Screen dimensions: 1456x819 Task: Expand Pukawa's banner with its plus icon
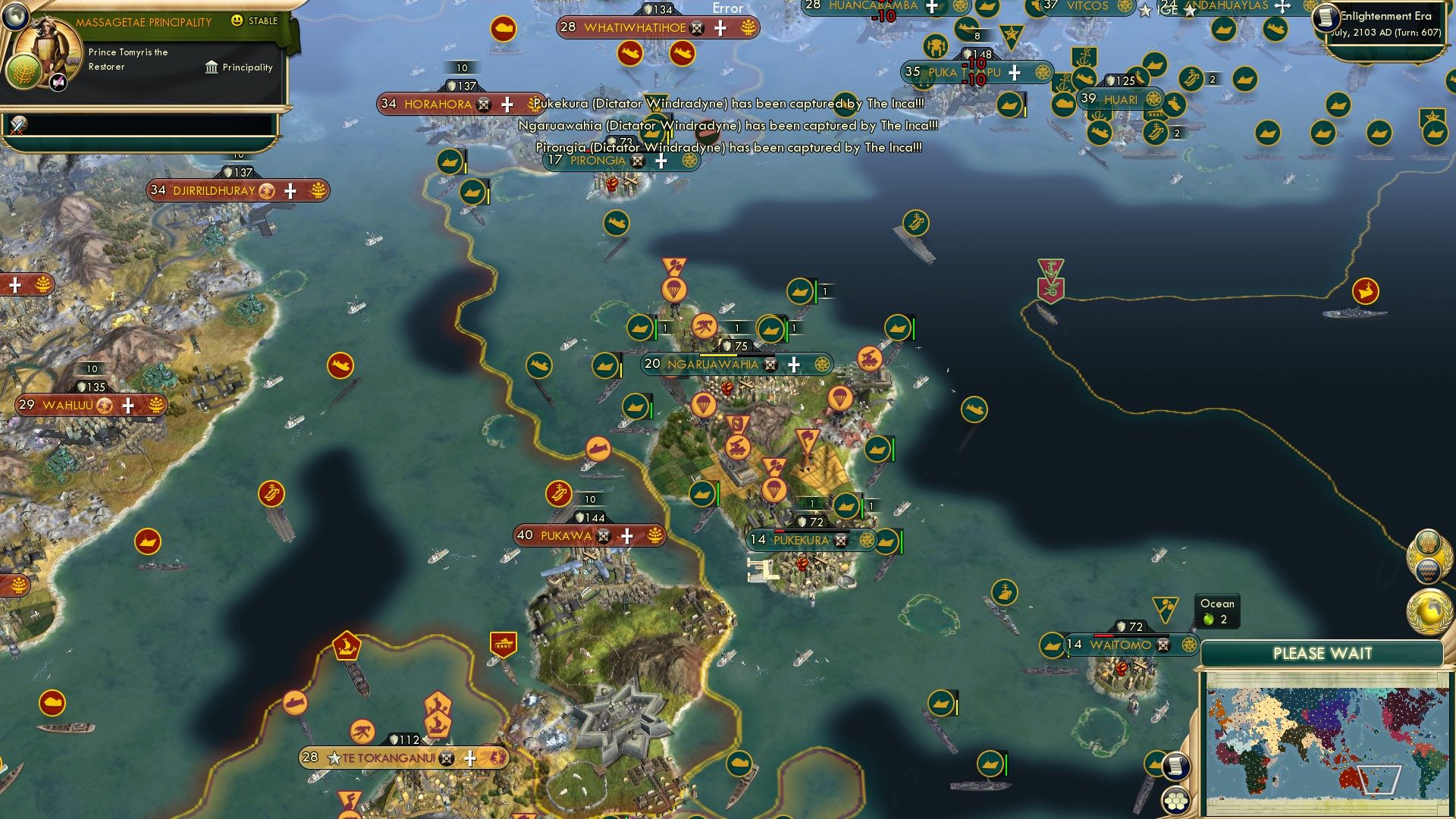(x=628, y=535)
